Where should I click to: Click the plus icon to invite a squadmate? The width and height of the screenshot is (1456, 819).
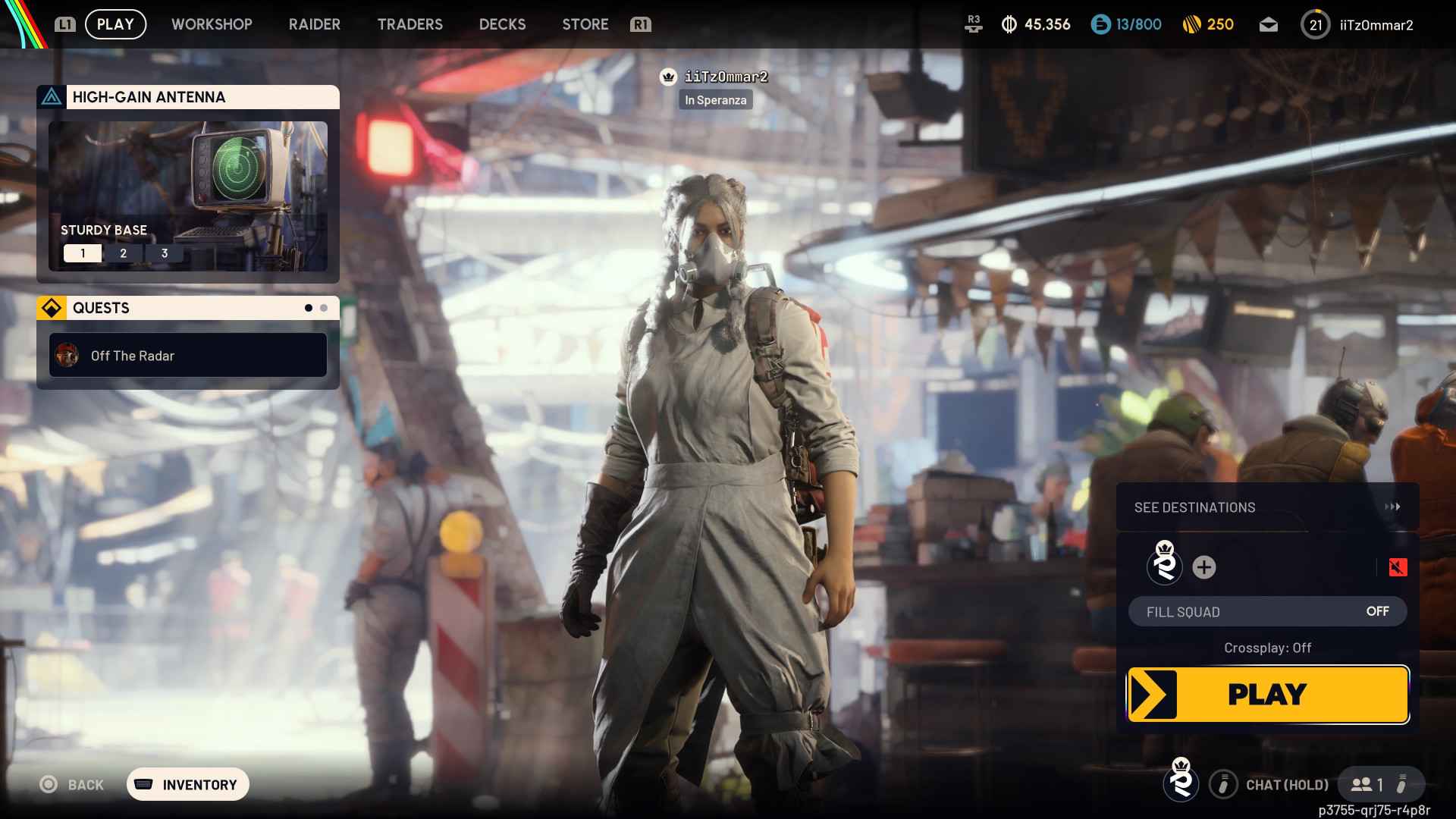click(x=1205, y=567)
